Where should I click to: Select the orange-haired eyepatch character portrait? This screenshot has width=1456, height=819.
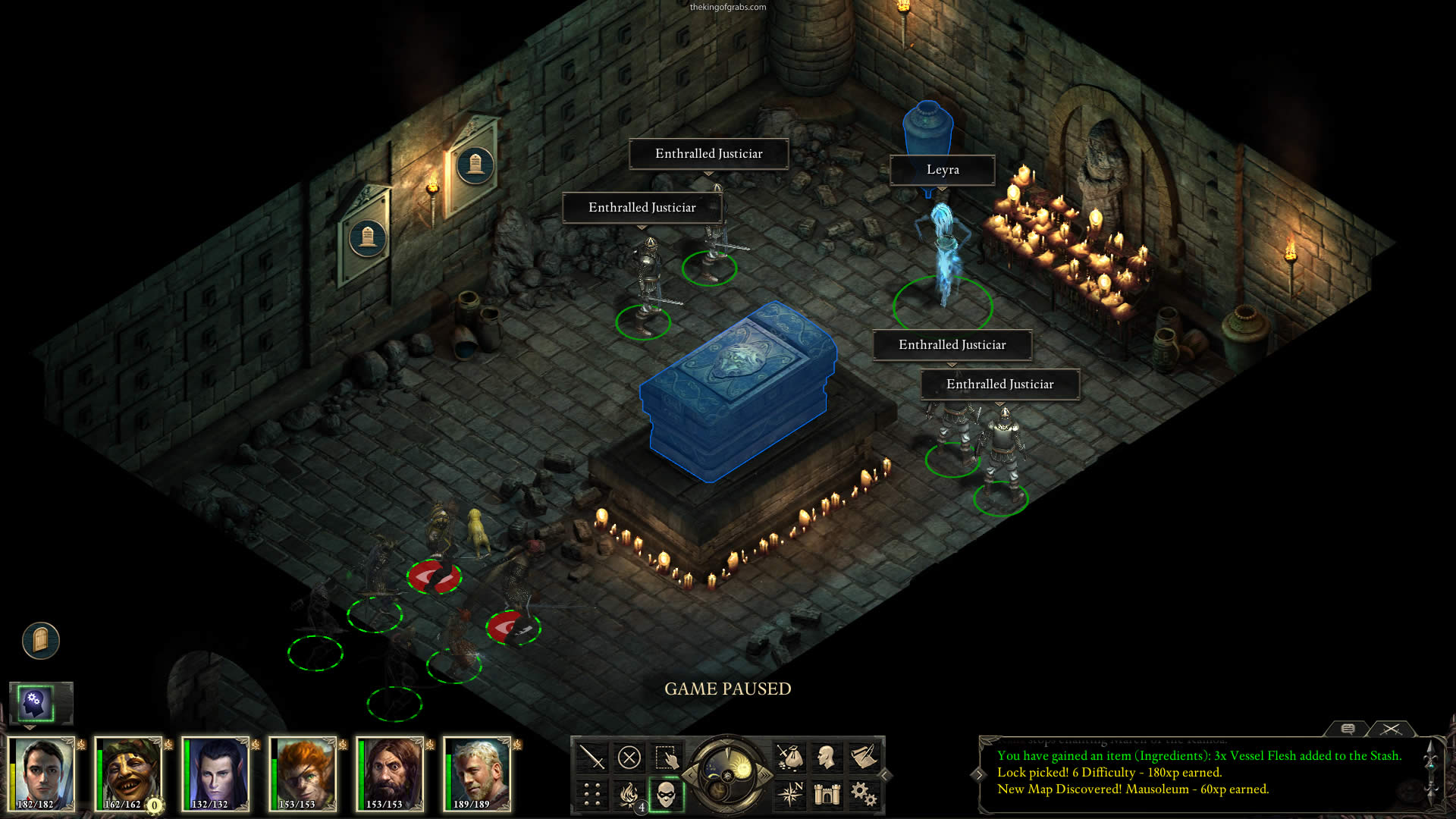pos(302,773)
